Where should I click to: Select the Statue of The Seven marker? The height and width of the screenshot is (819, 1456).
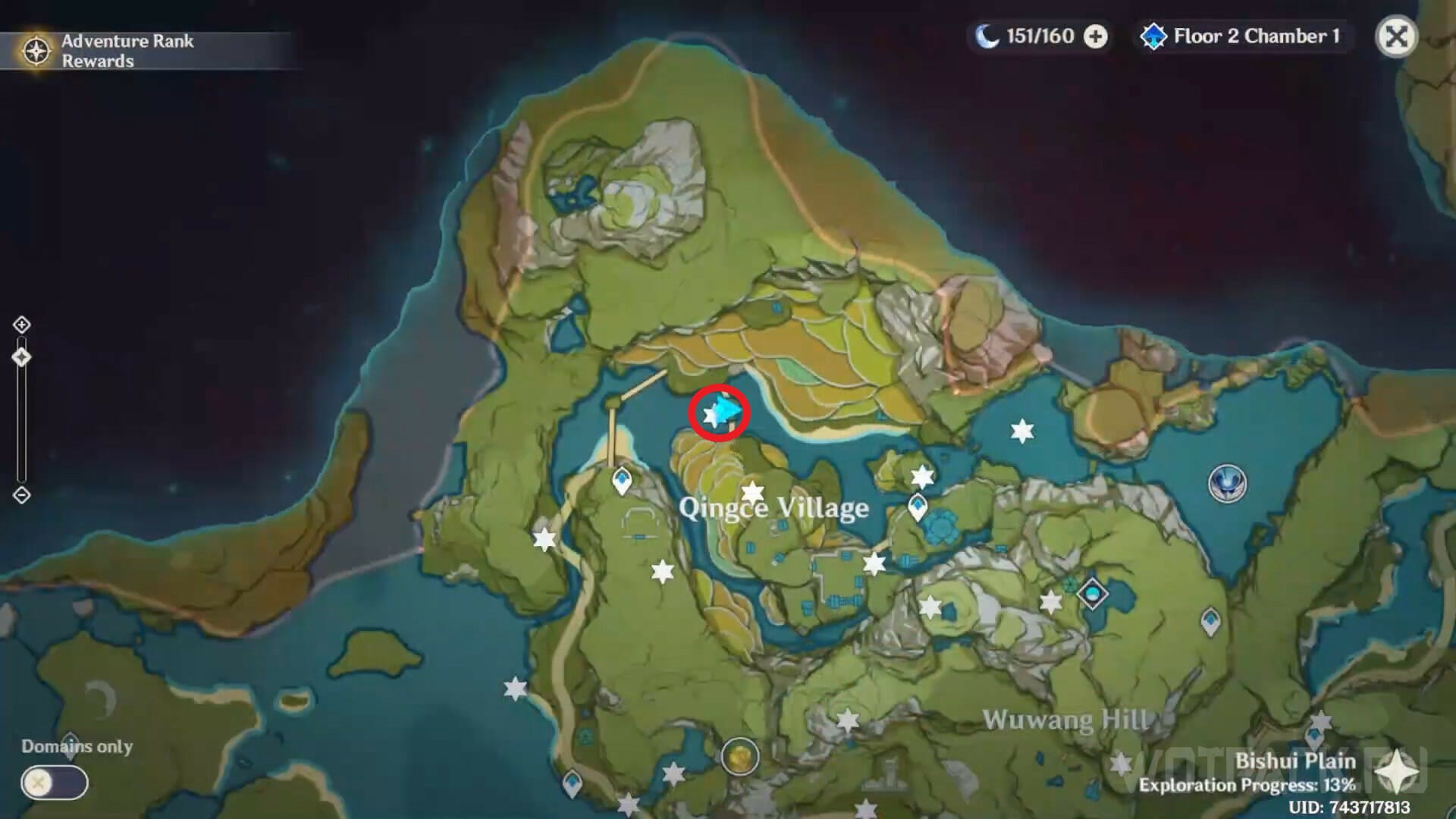click(1227, 483)
